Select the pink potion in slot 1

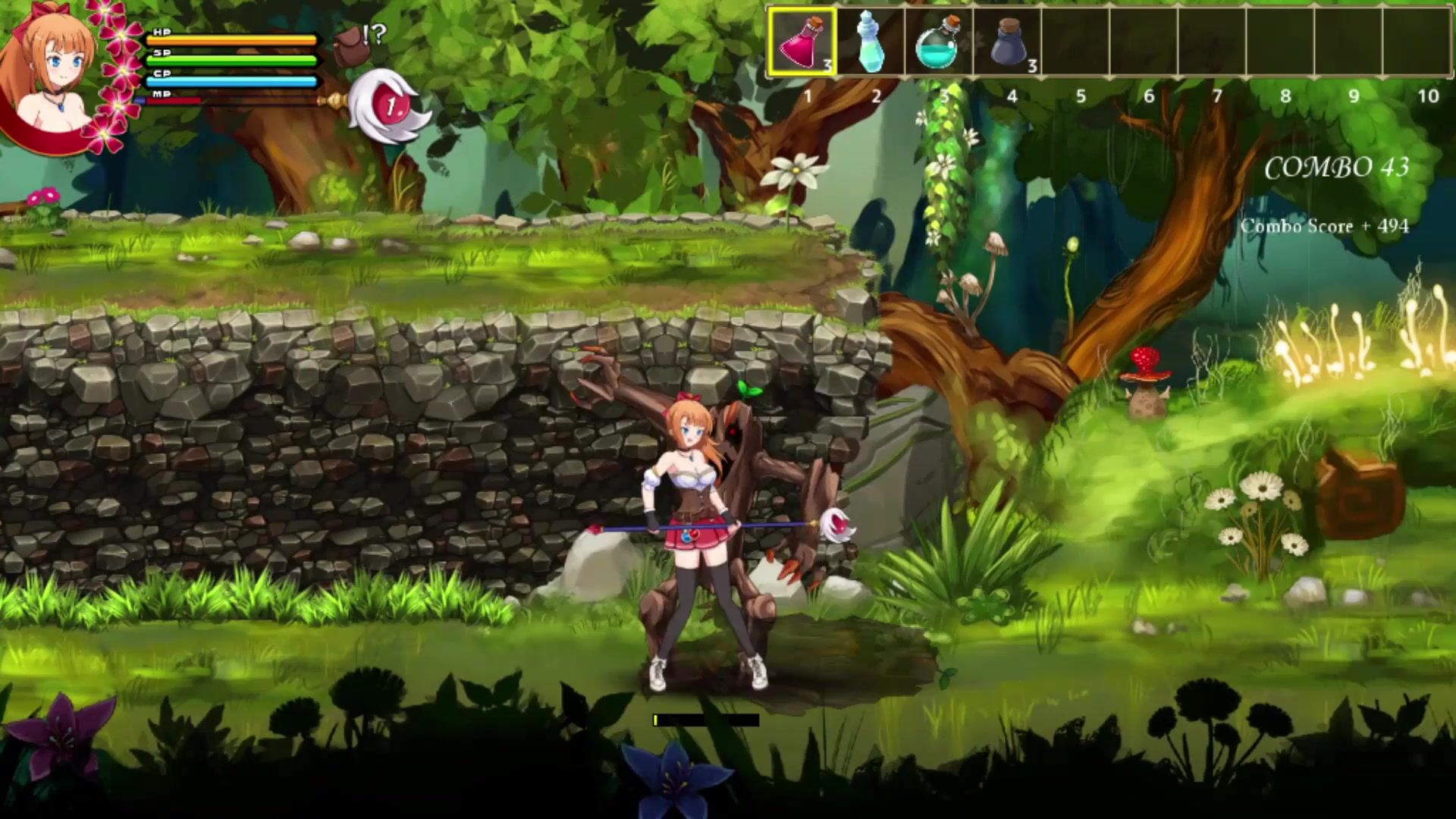click(x=802, y=42)
